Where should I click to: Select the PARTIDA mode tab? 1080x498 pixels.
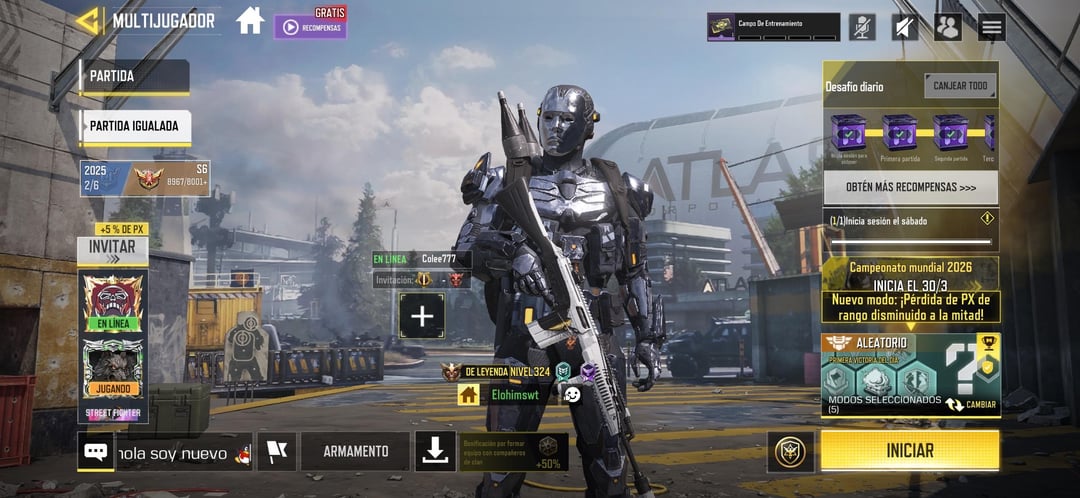coord(134,76)
